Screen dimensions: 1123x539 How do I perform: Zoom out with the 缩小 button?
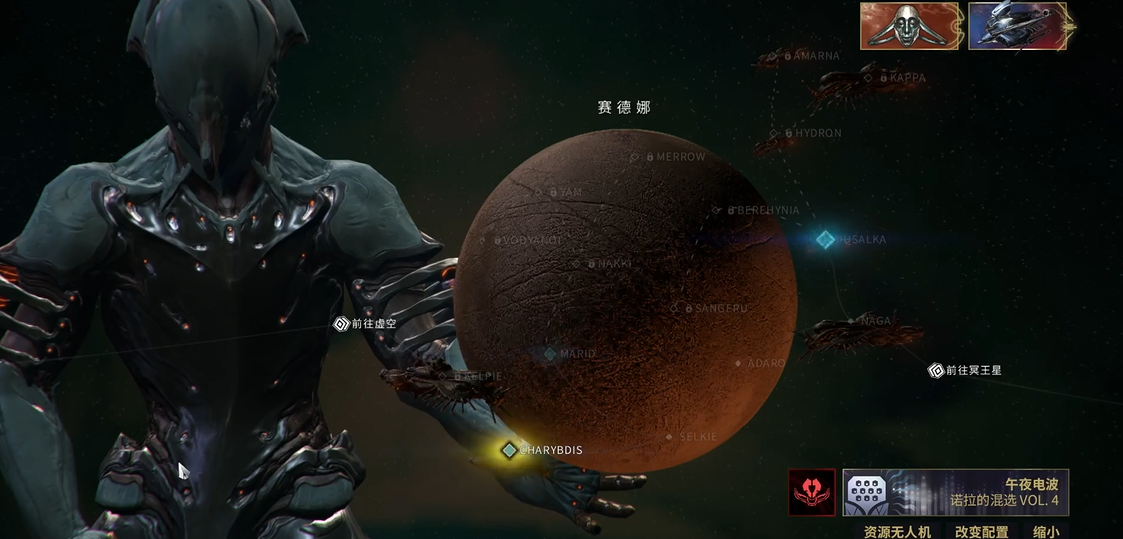(x=1046, y=531)
